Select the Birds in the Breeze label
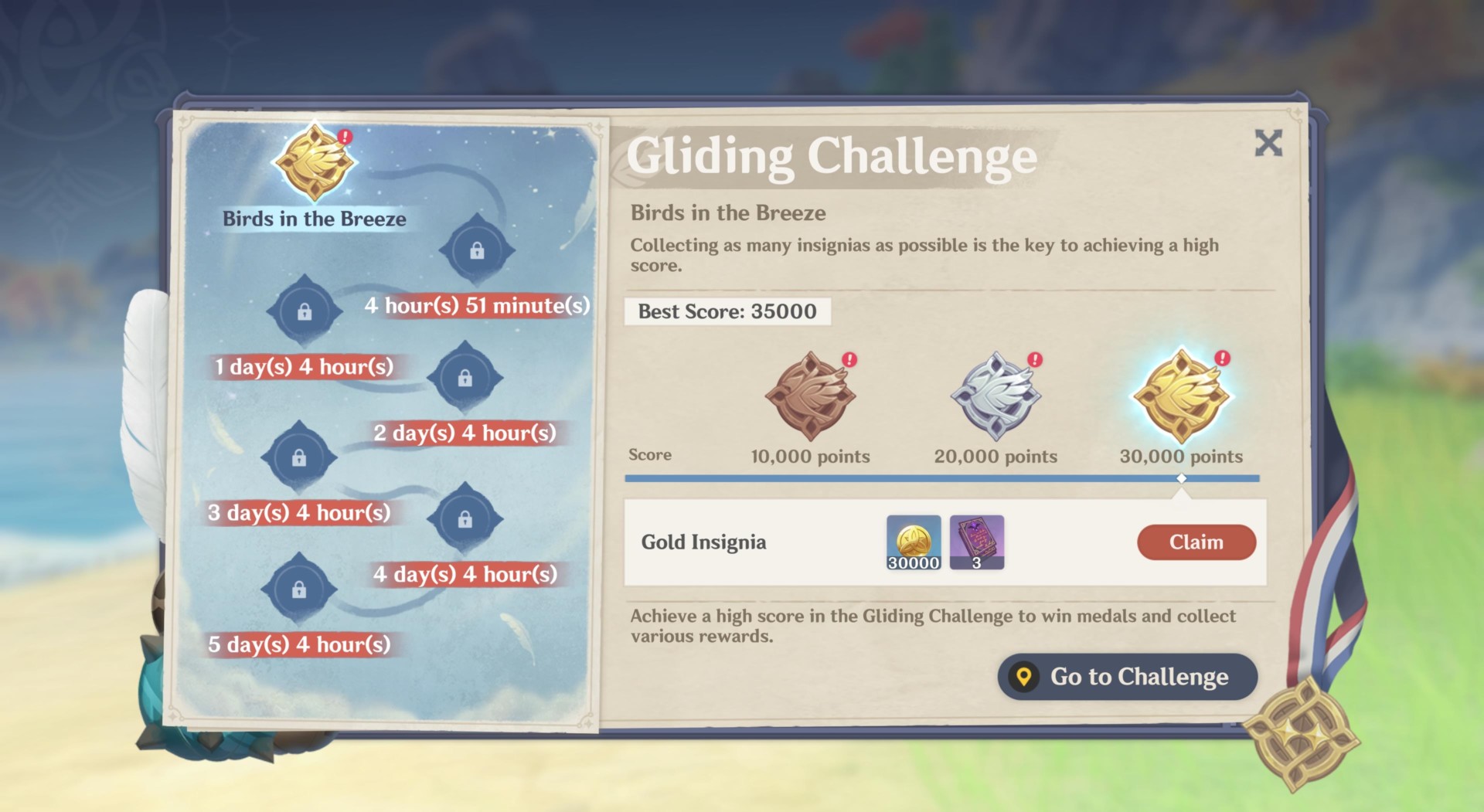 click(x=313, y=219)
